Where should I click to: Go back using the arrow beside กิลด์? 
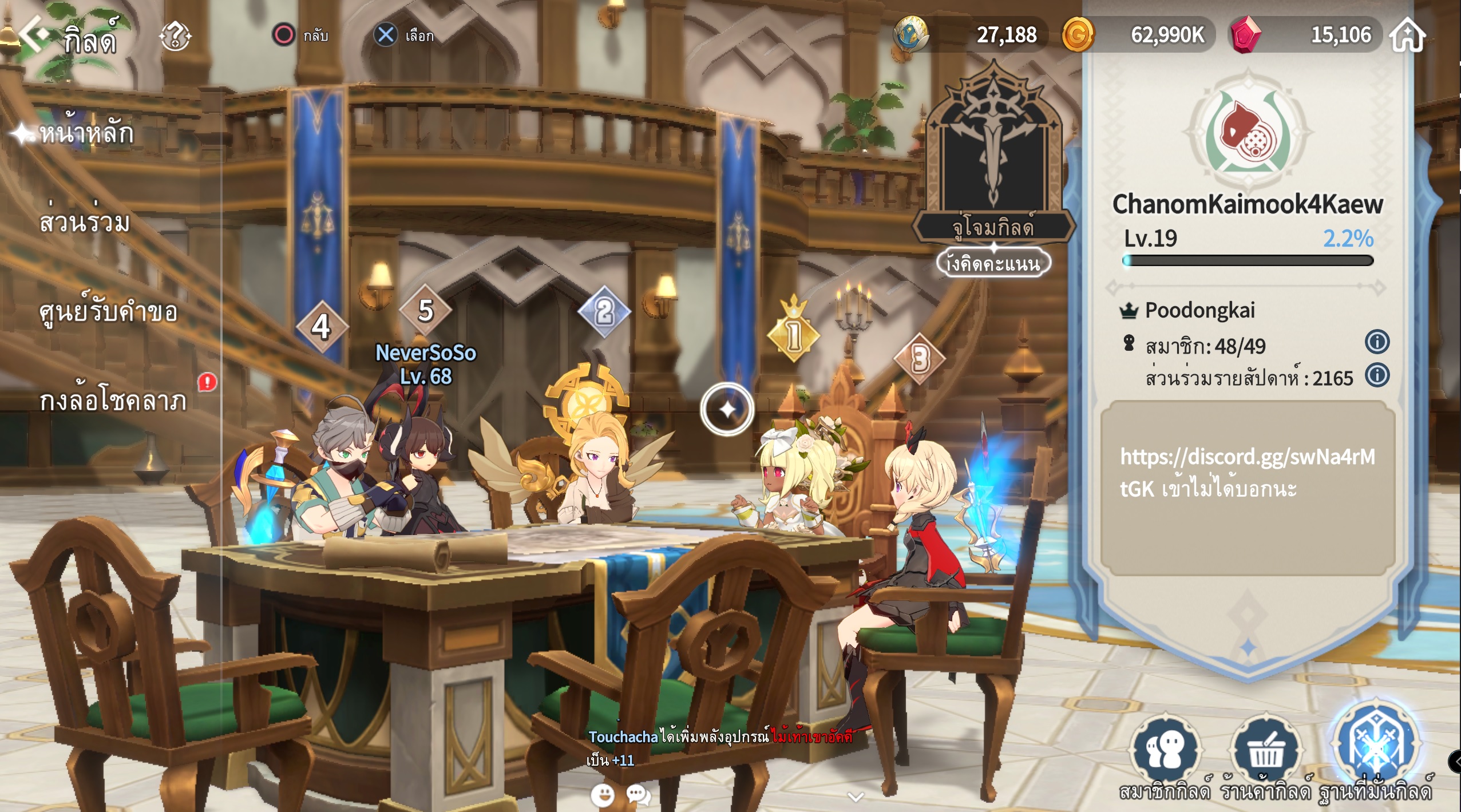[x=34, y=34]
